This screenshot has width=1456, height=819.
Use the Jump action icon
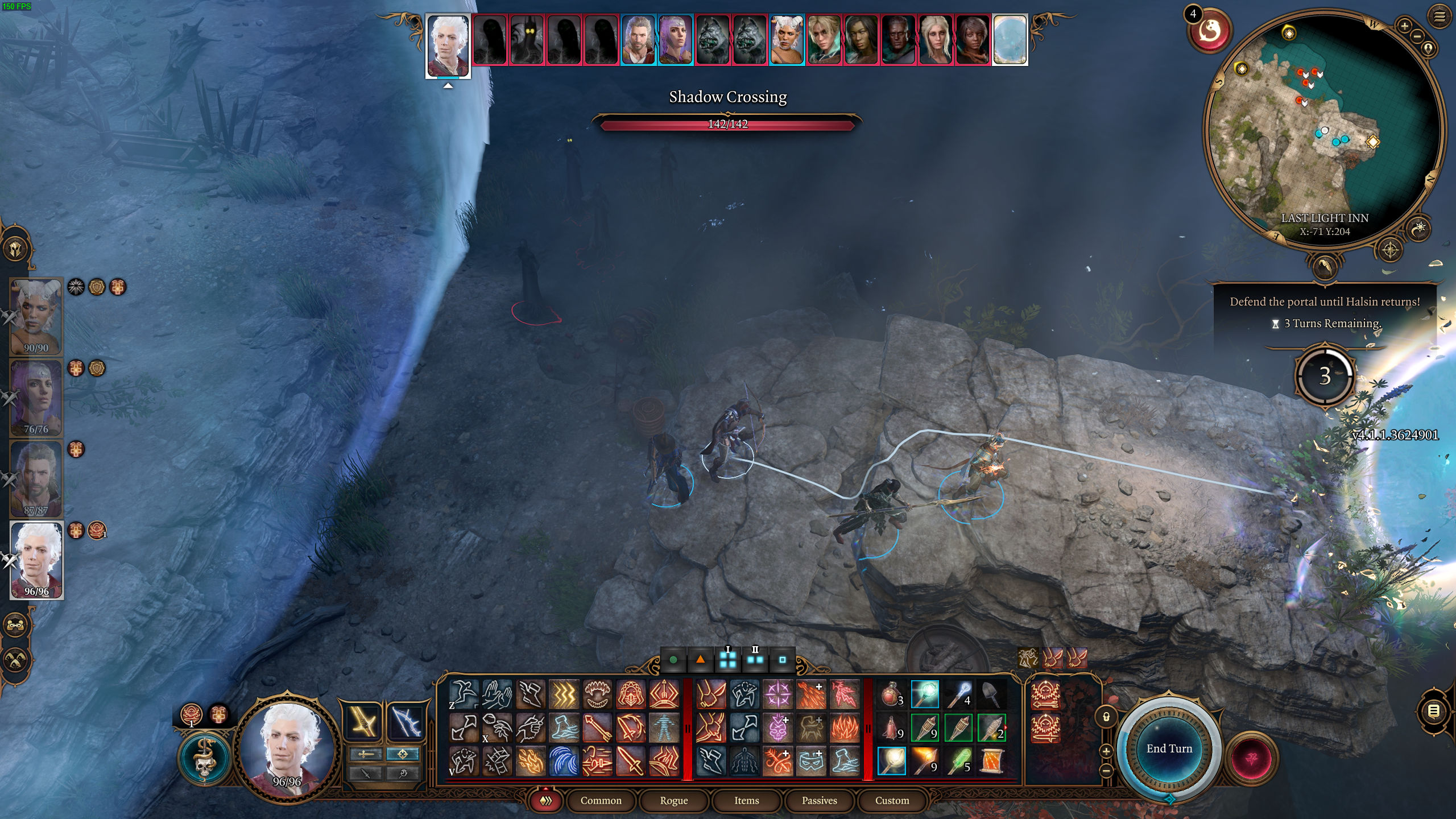462,693
